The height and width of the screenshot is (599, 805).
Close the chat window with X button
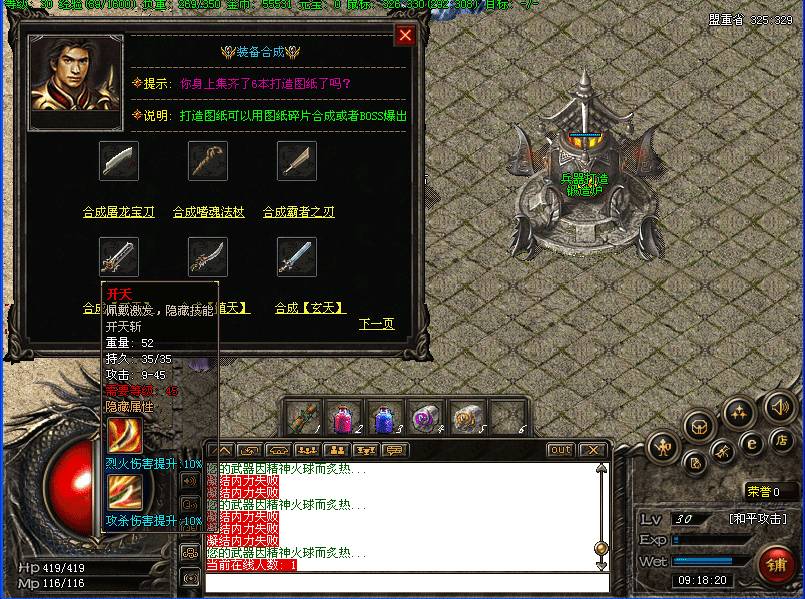click(593, 451)
